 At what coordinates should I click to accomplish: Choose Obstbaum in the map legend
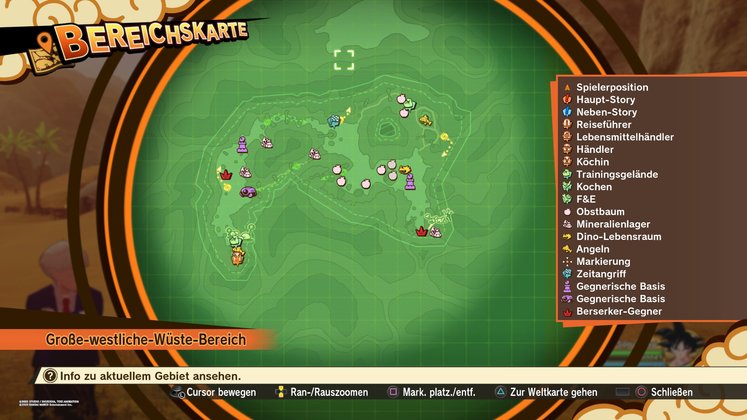tap(599, 212)
